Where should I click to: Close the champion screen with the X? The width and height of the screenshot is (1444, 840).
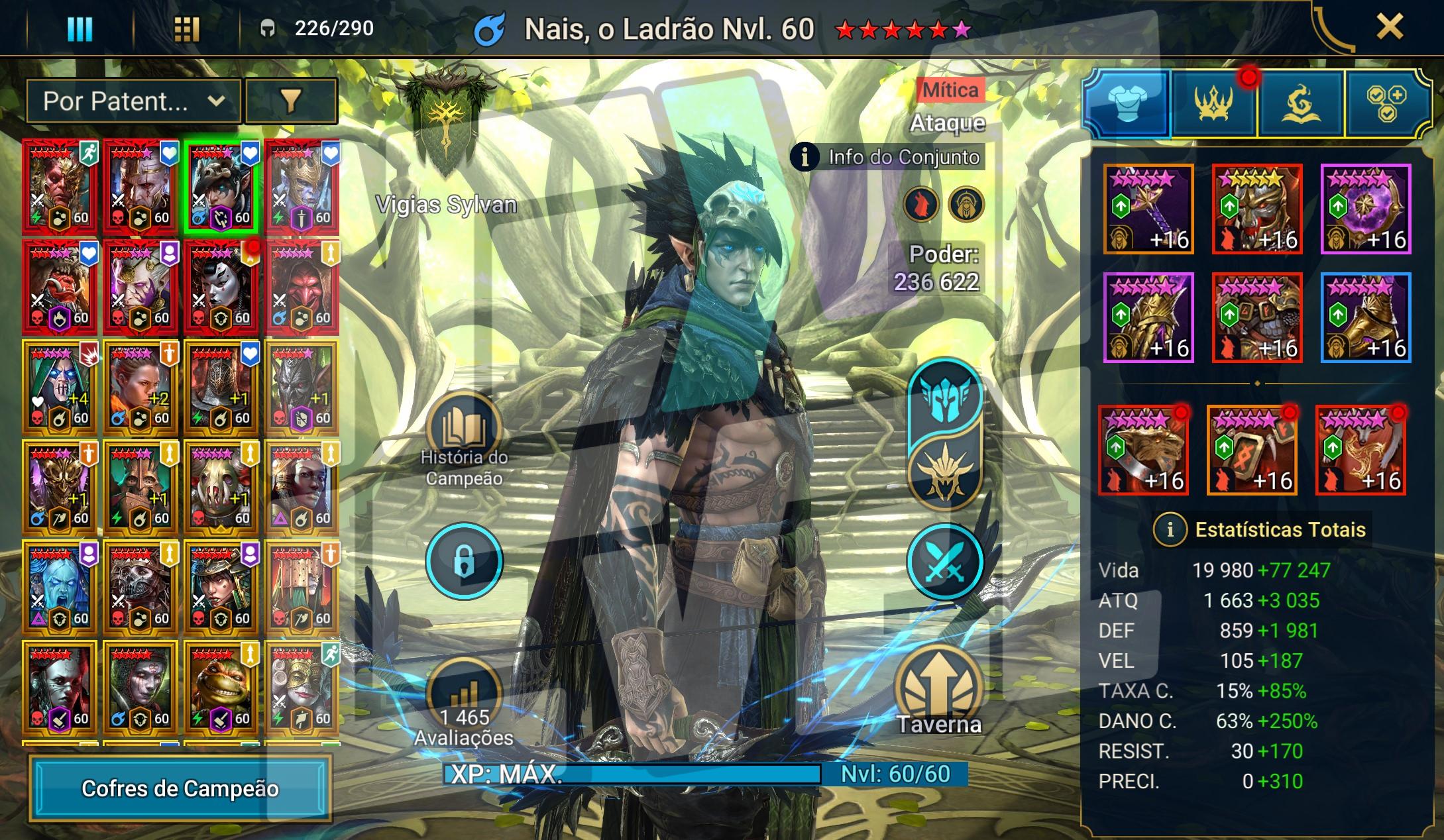pyautogui.click(x=1389, y=28)
